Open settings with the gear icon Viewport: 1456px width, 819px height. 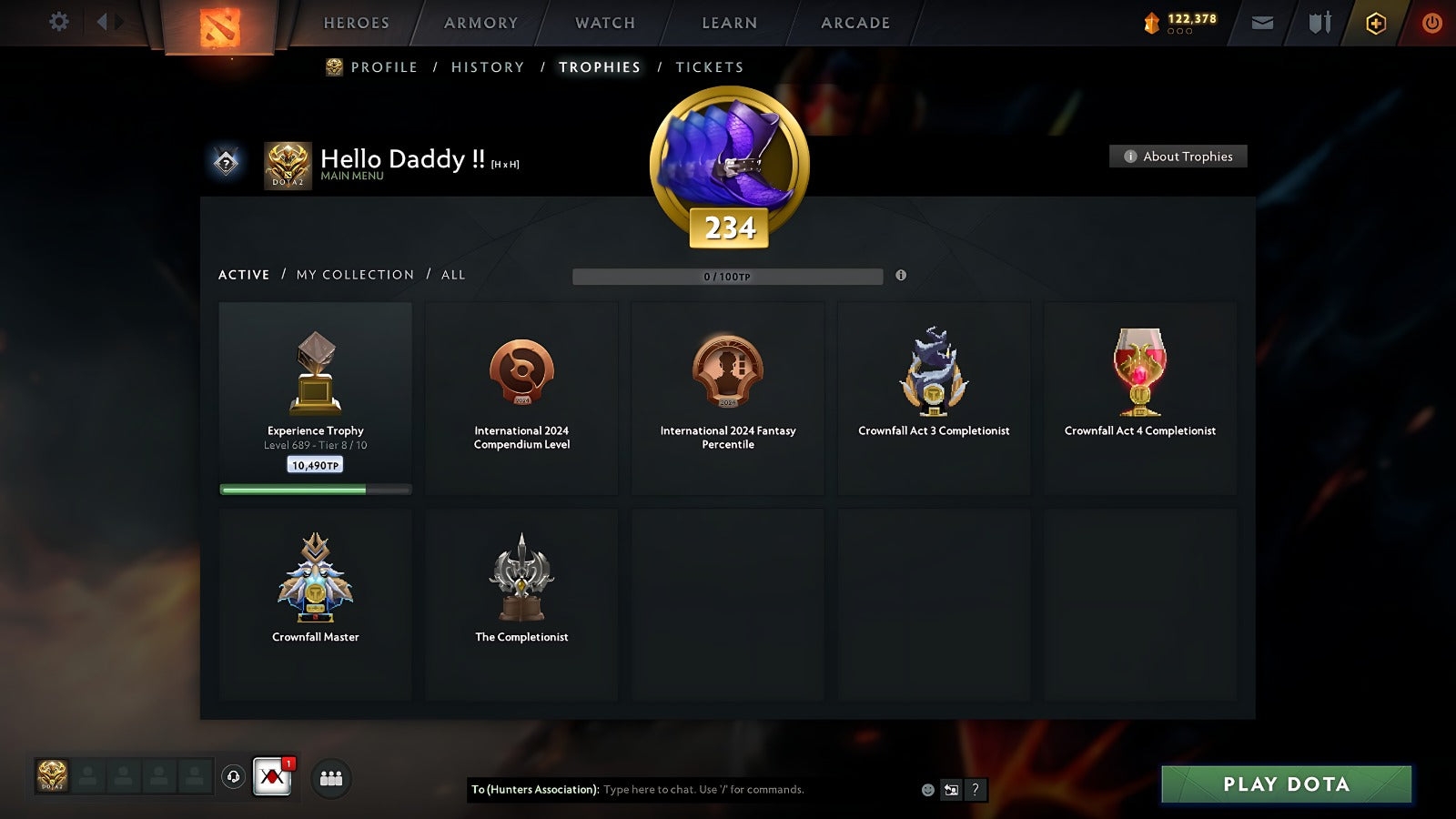click(59, 22)
